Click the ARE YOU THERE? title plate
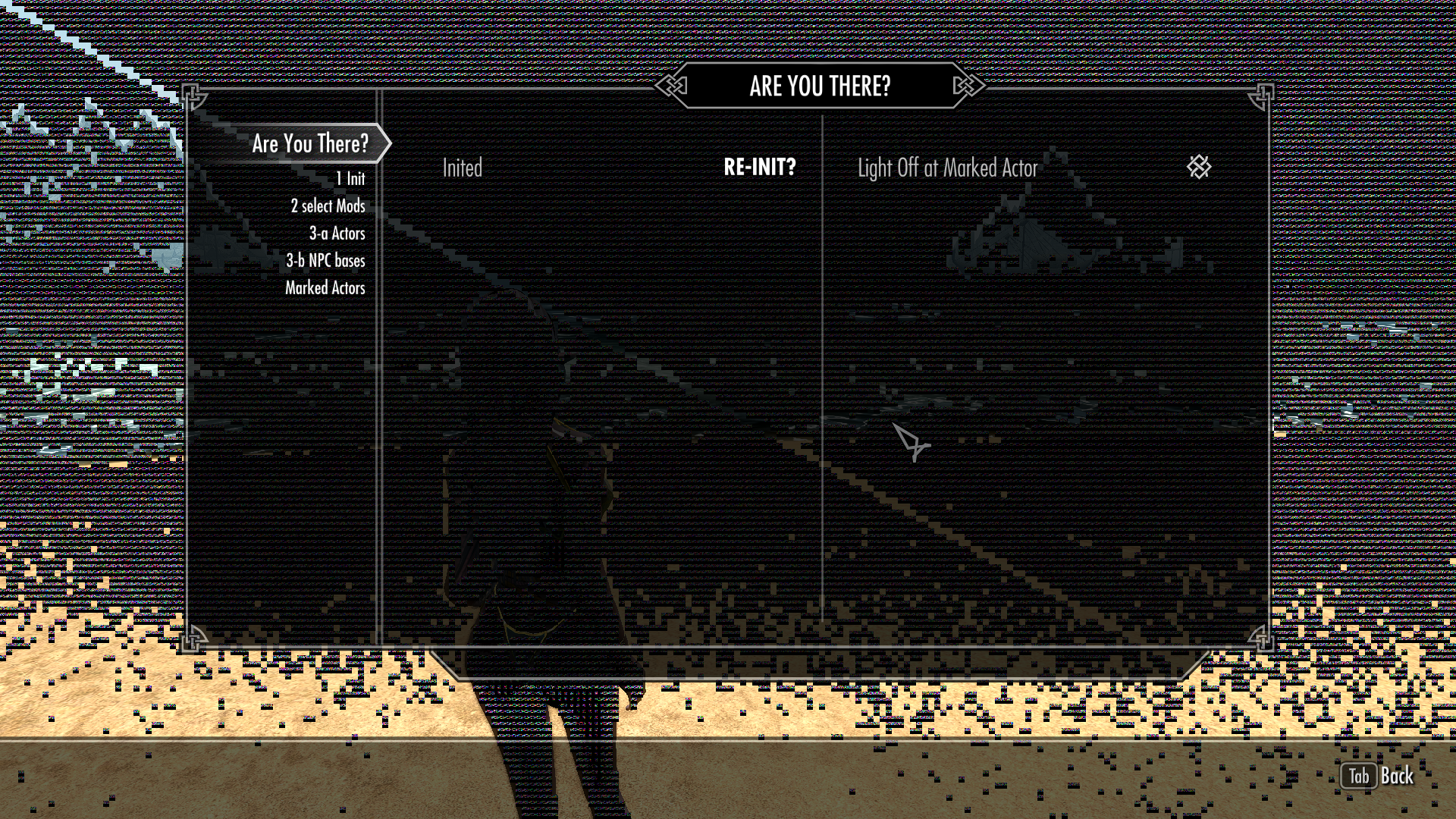 pyautogui.click(x=819, y=86)
